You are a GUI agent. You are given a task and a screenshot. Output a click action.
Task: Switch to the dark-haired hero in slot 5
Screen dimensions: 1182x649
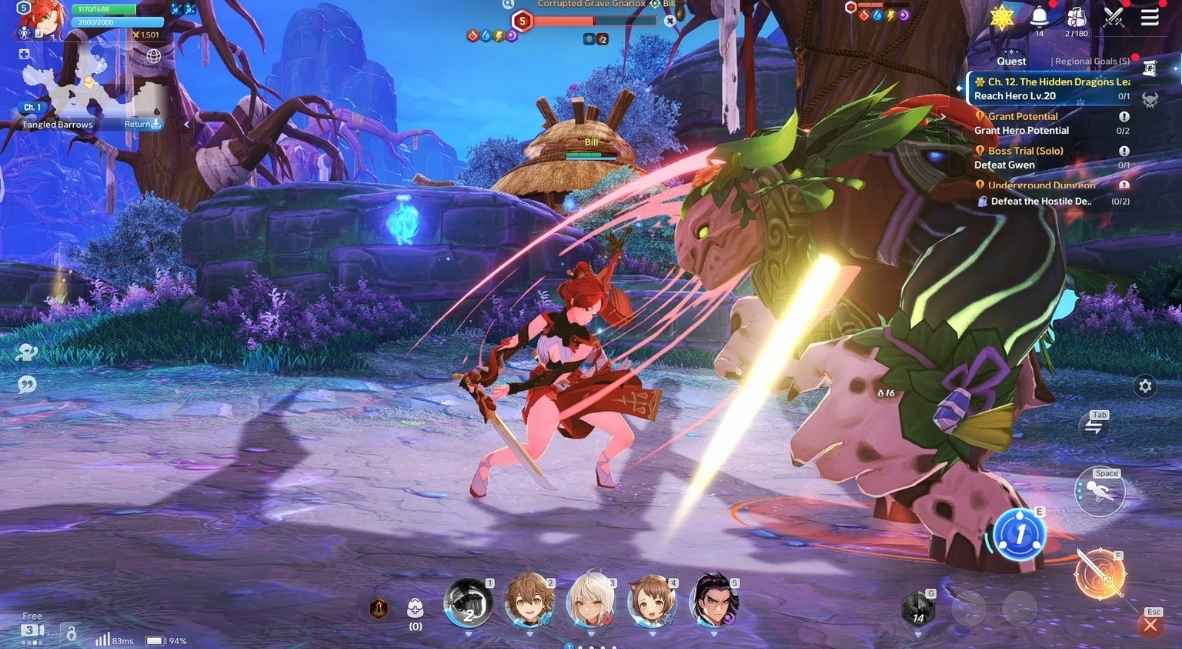715,600
